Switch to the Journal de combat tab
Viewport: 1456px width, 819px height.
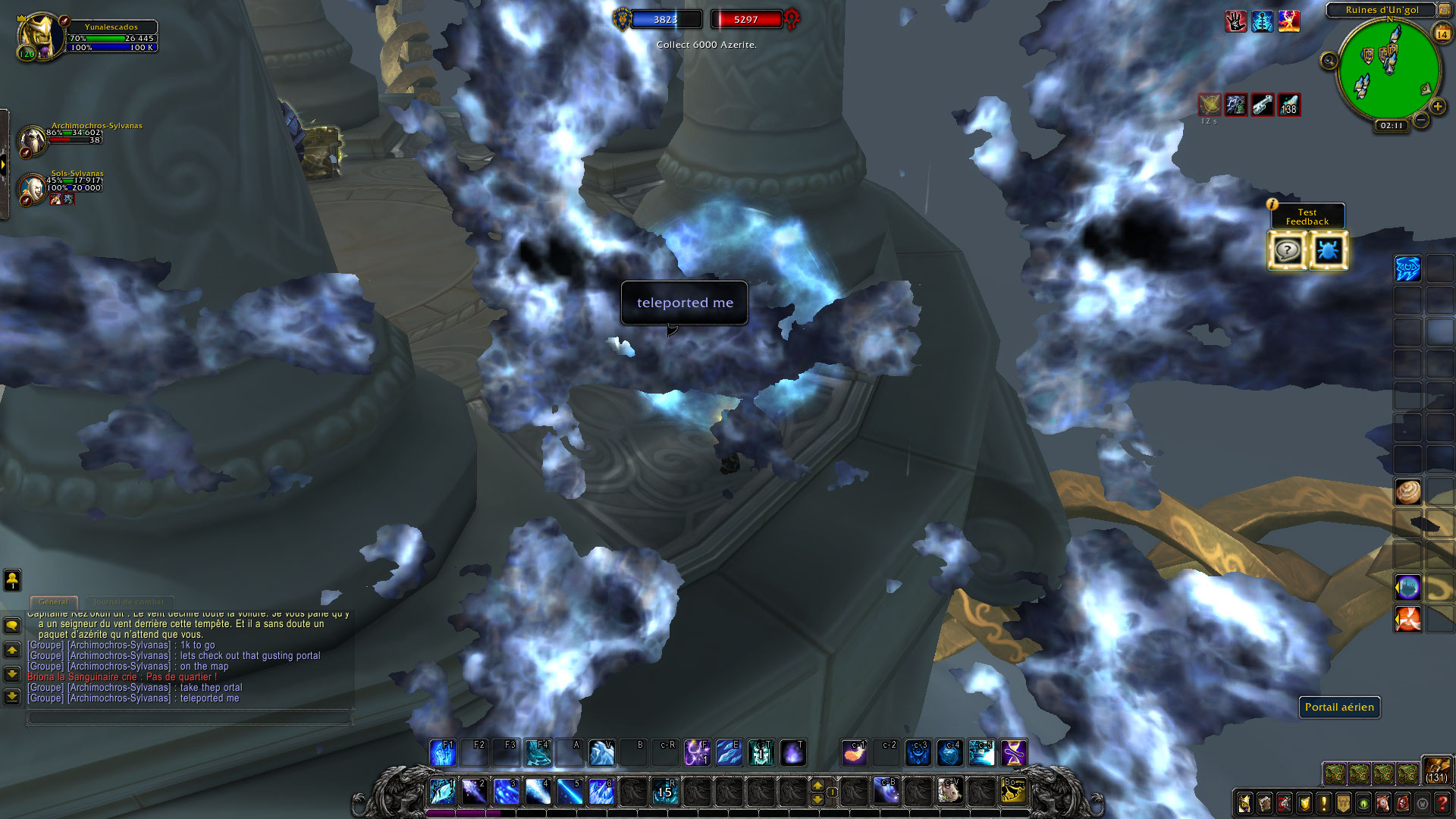pyautogui.click(x=129, y=601)
